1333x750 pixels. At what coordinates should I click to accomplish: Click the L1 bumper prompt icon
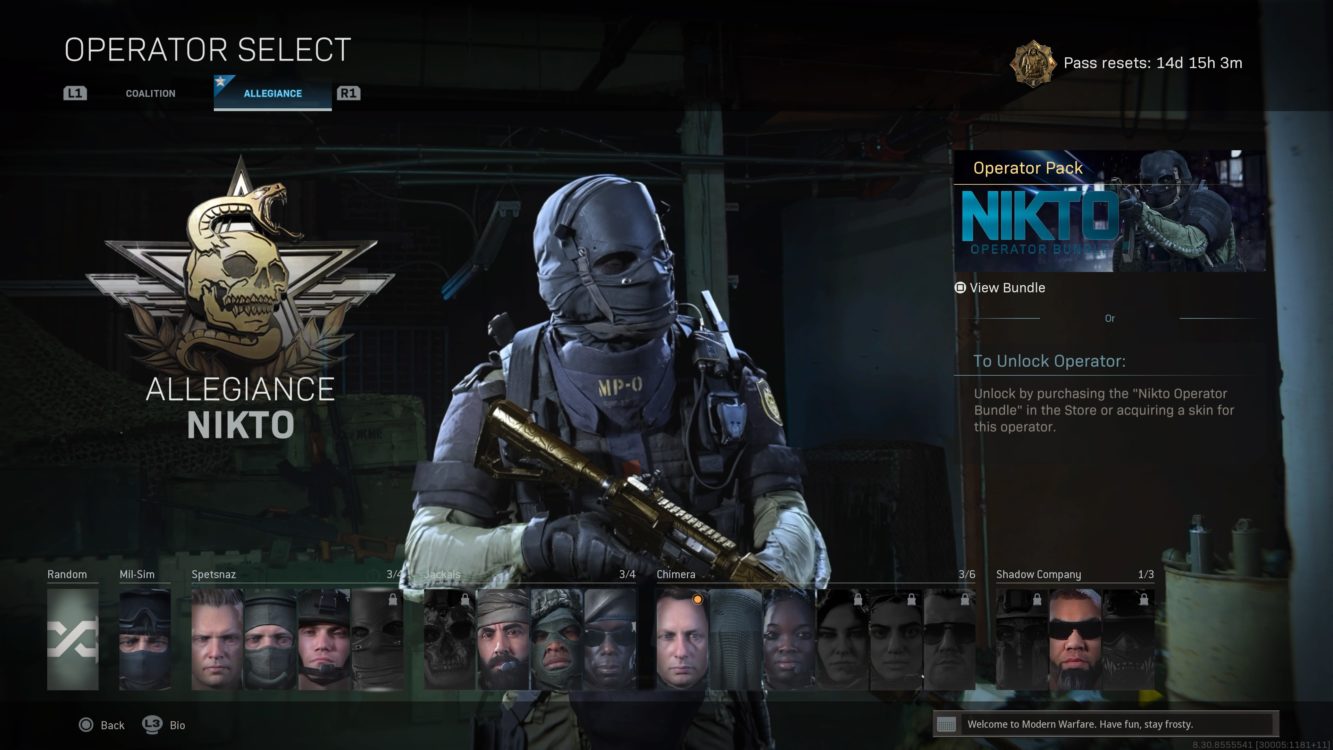tap(77, 93)
